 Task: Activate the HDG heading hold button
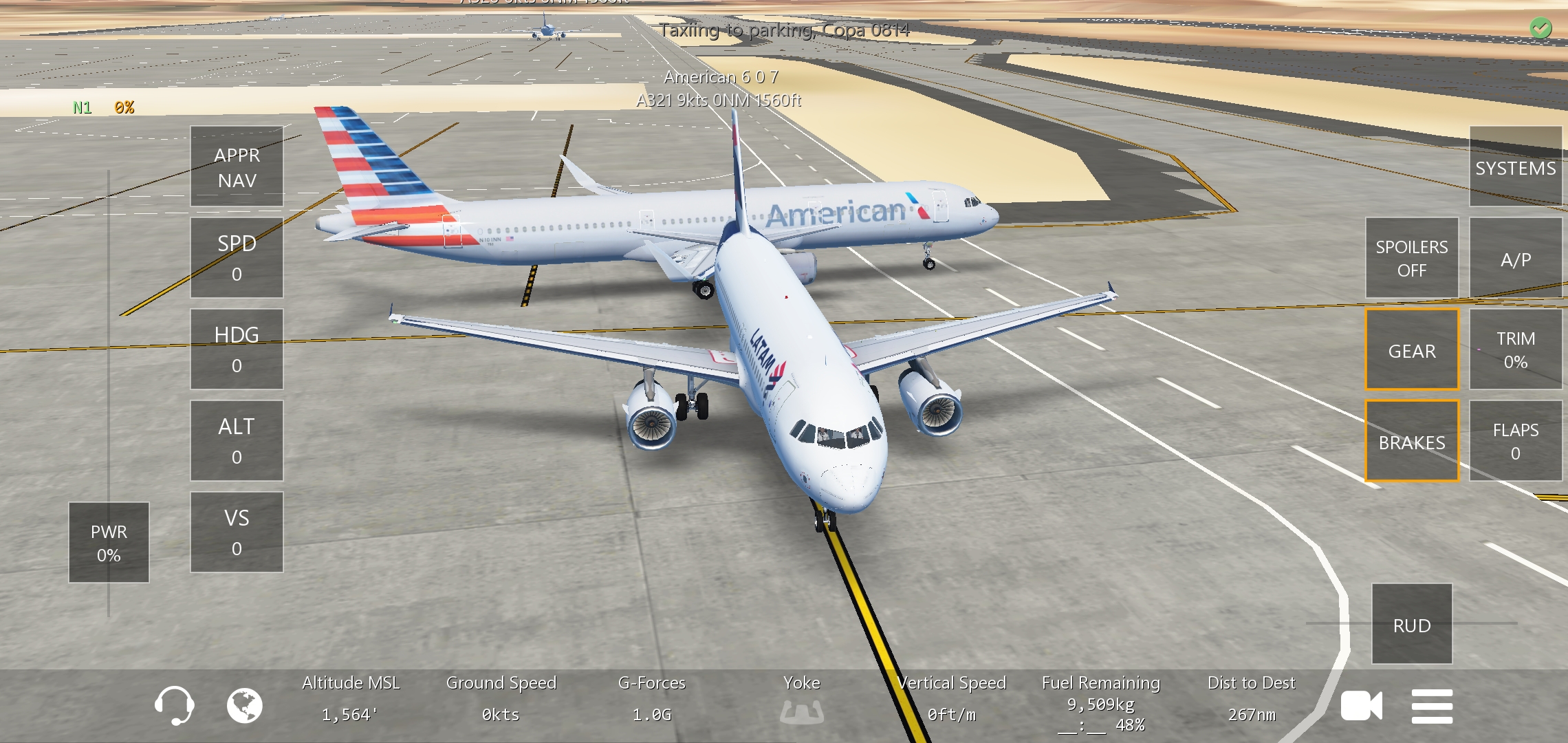point(237,349)
